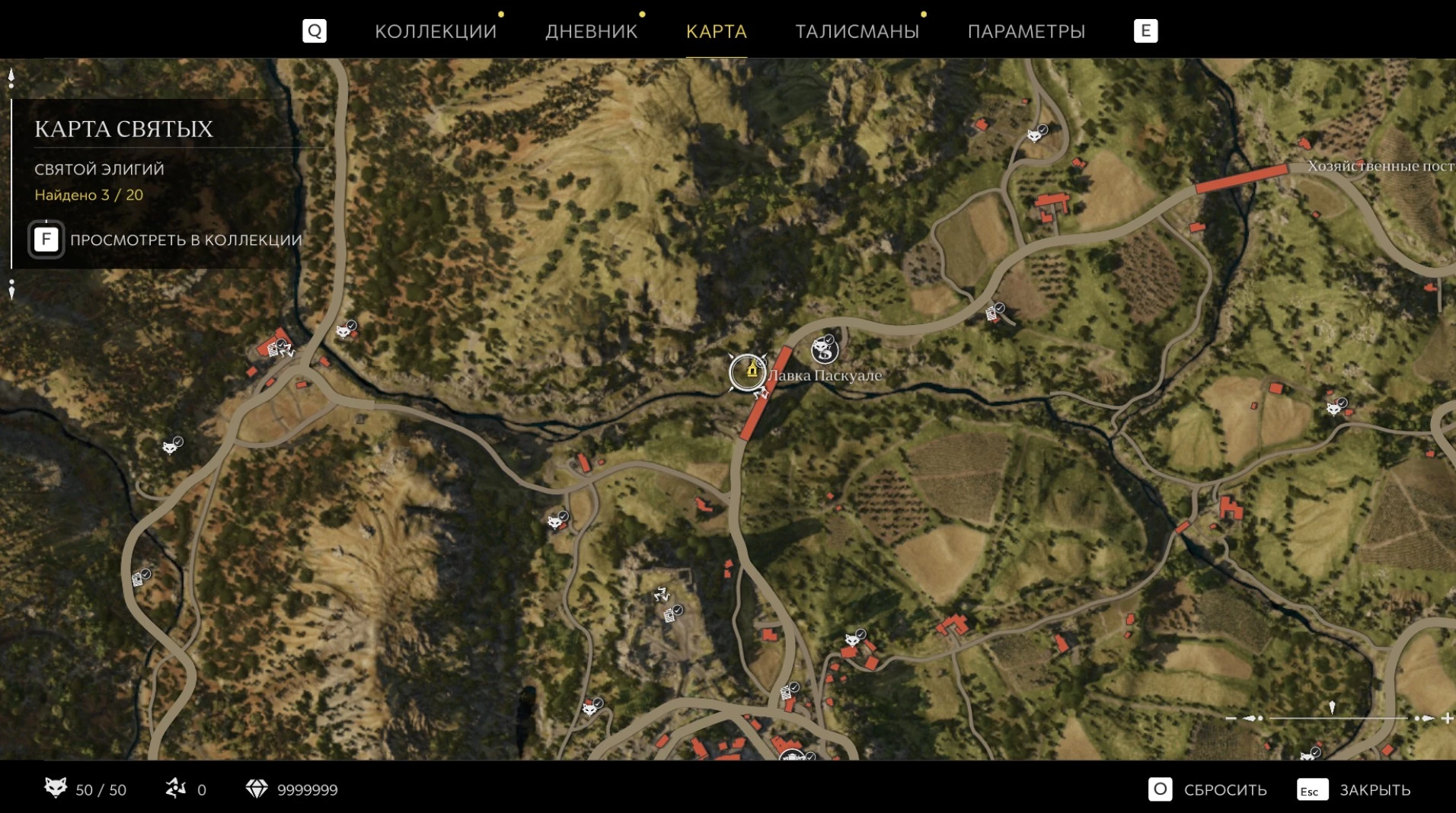Switch to the Коллекции tab
This screenshot has width=1456, height=813.
coord(435,31)
